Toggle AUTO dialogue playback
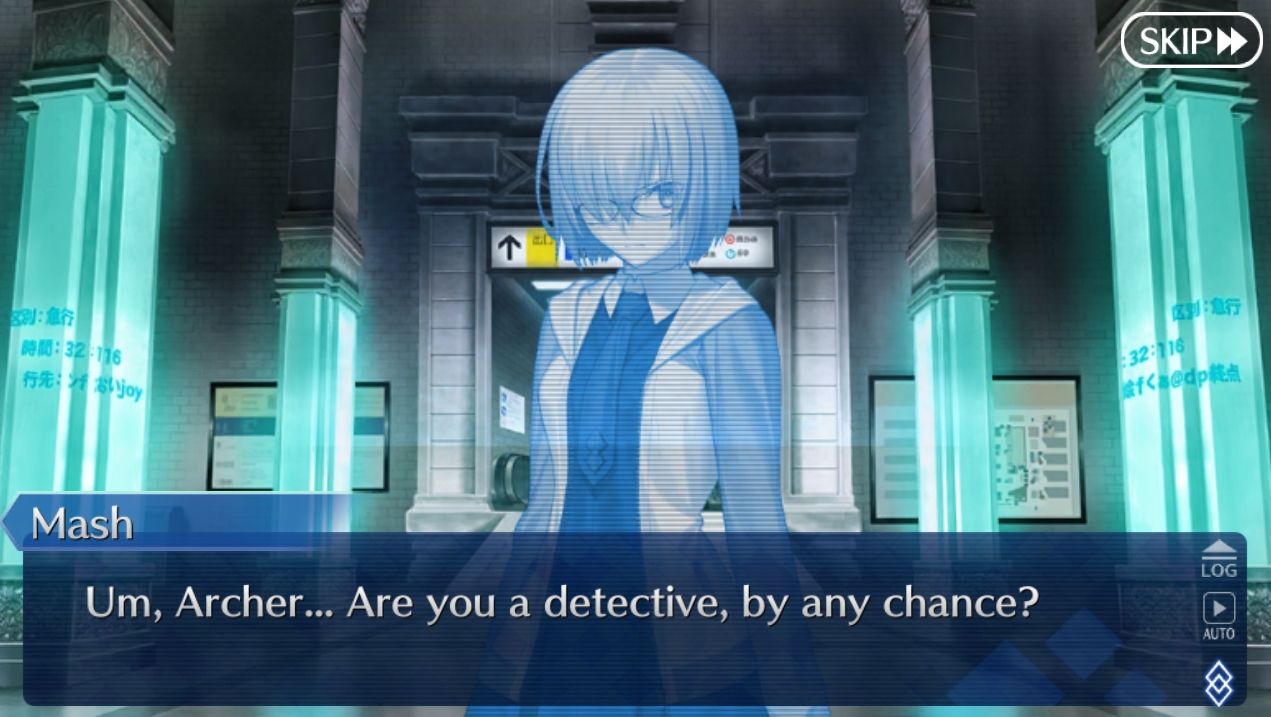 pos(1218,615)
